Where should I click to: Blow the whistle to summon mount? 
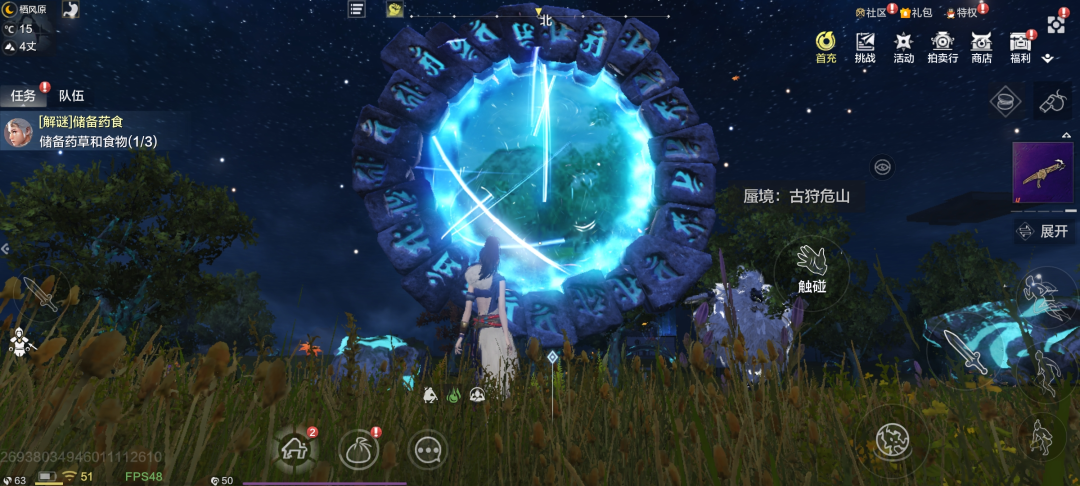1049,102
